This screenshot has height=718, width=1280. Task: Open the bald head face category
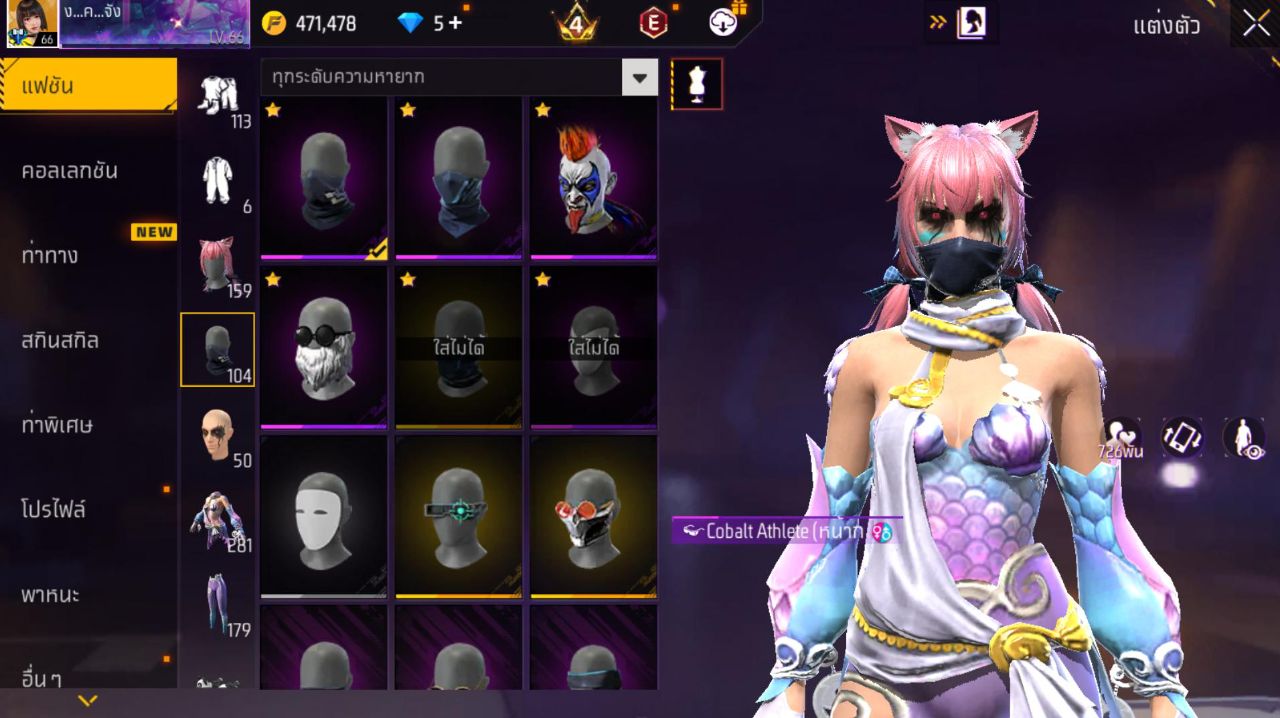pyautogui.click(x=216, y=433)
